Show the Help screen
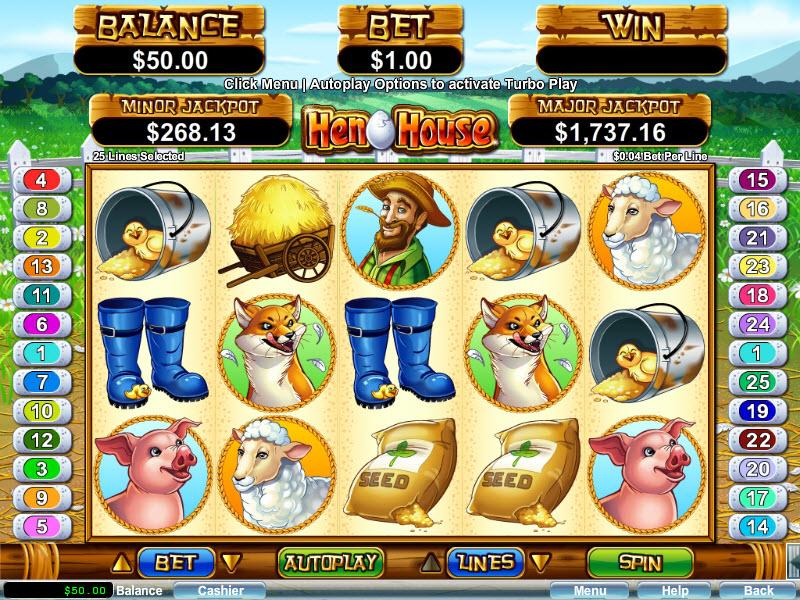 (x=675, y=591)
